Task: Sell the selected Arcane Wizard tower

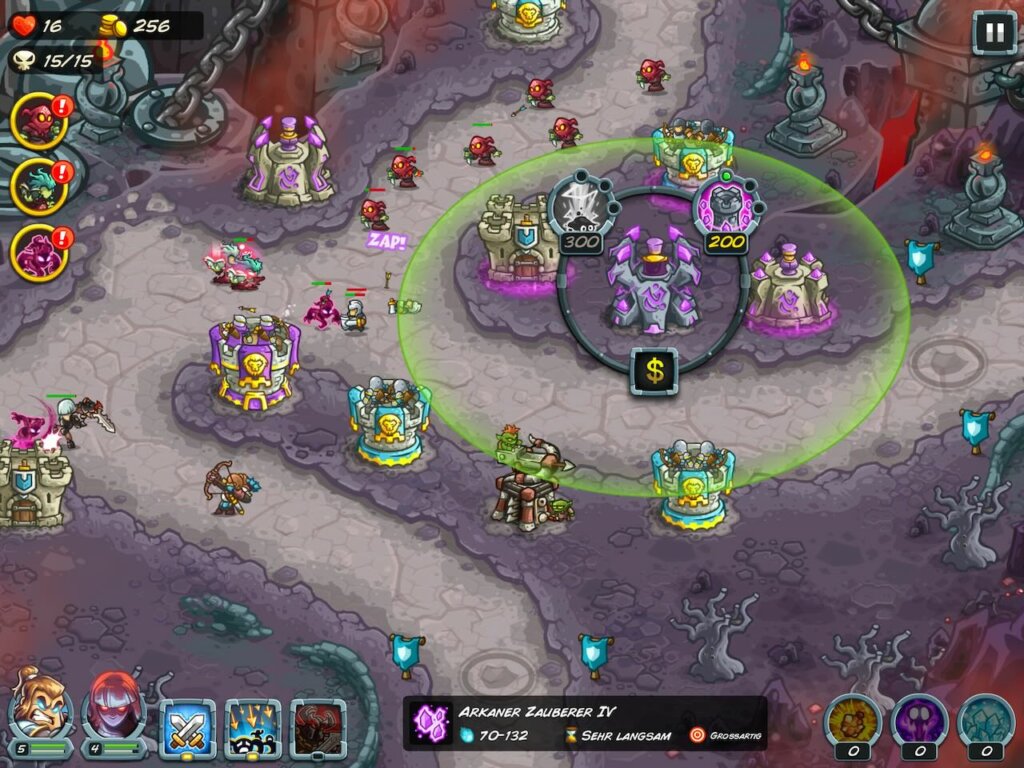Action: click(x=654, y=372)
